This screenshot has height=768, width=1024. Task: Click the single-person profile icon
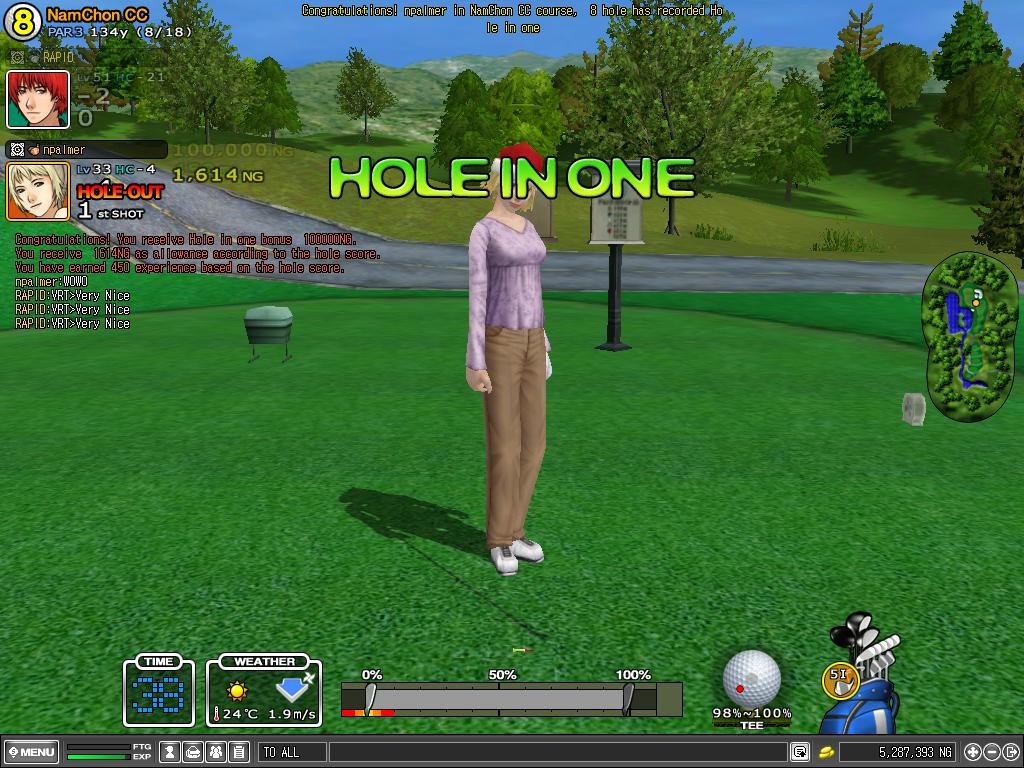170,752
